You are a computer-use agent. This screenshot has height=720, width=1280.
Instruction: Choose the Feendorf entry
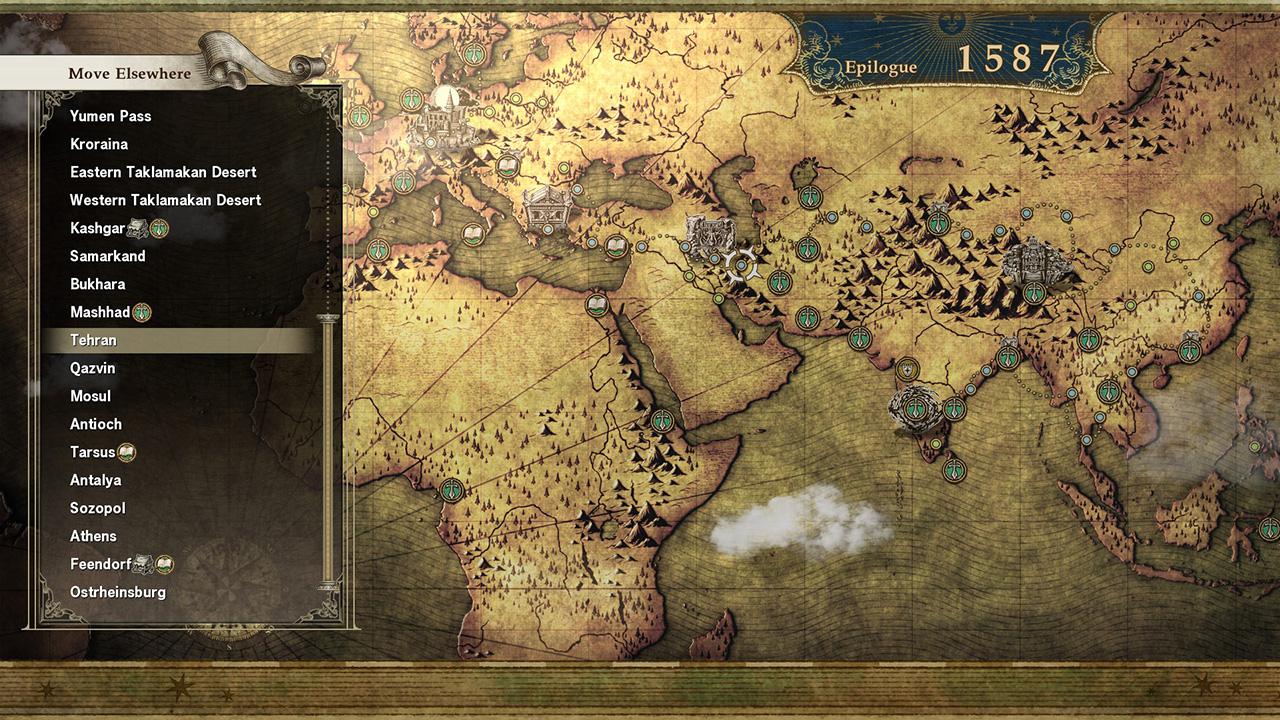click(x=101, y=564)
